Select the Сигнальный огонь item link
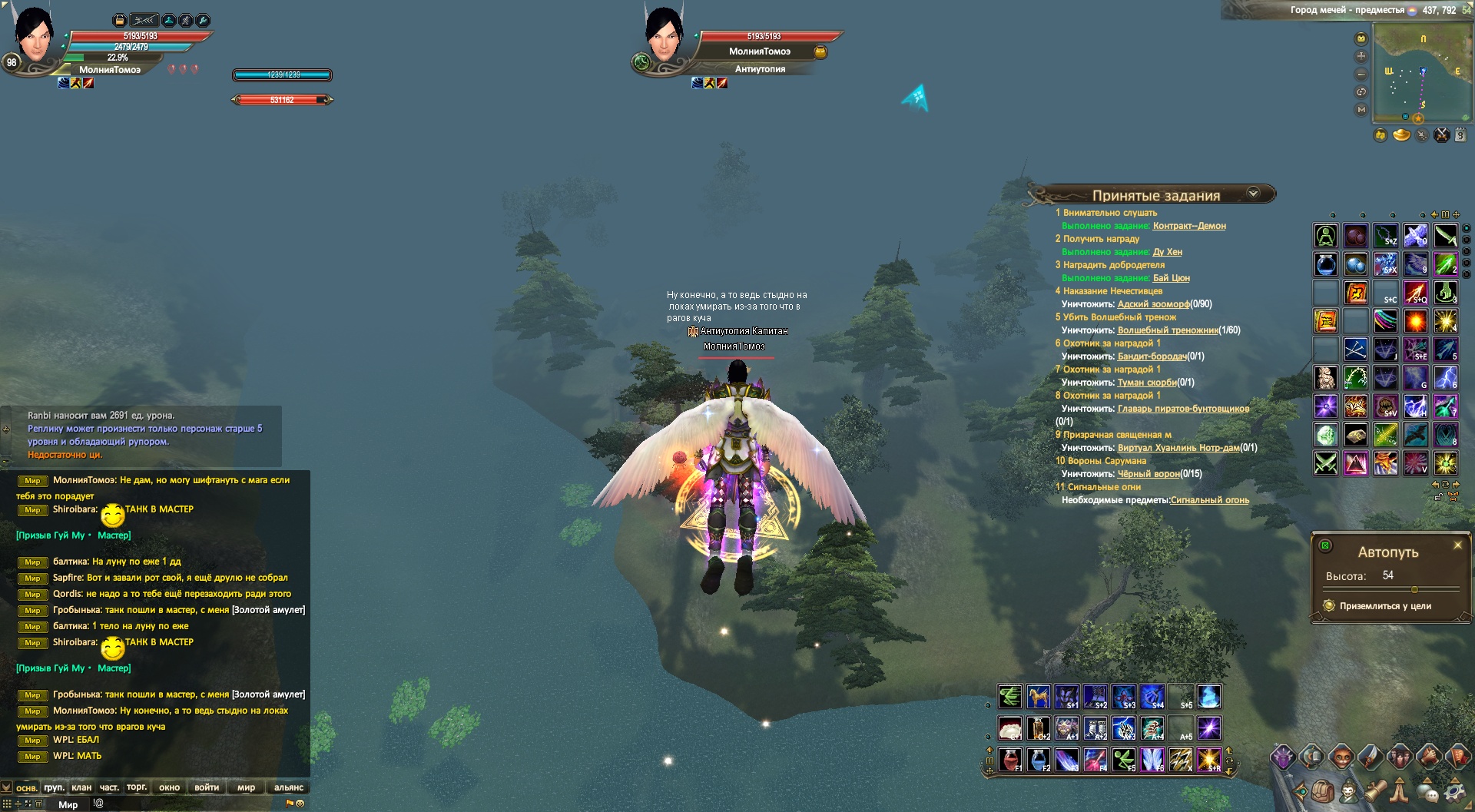Viewport: 1475px width, 812px height. click(x=1209, y=500)
